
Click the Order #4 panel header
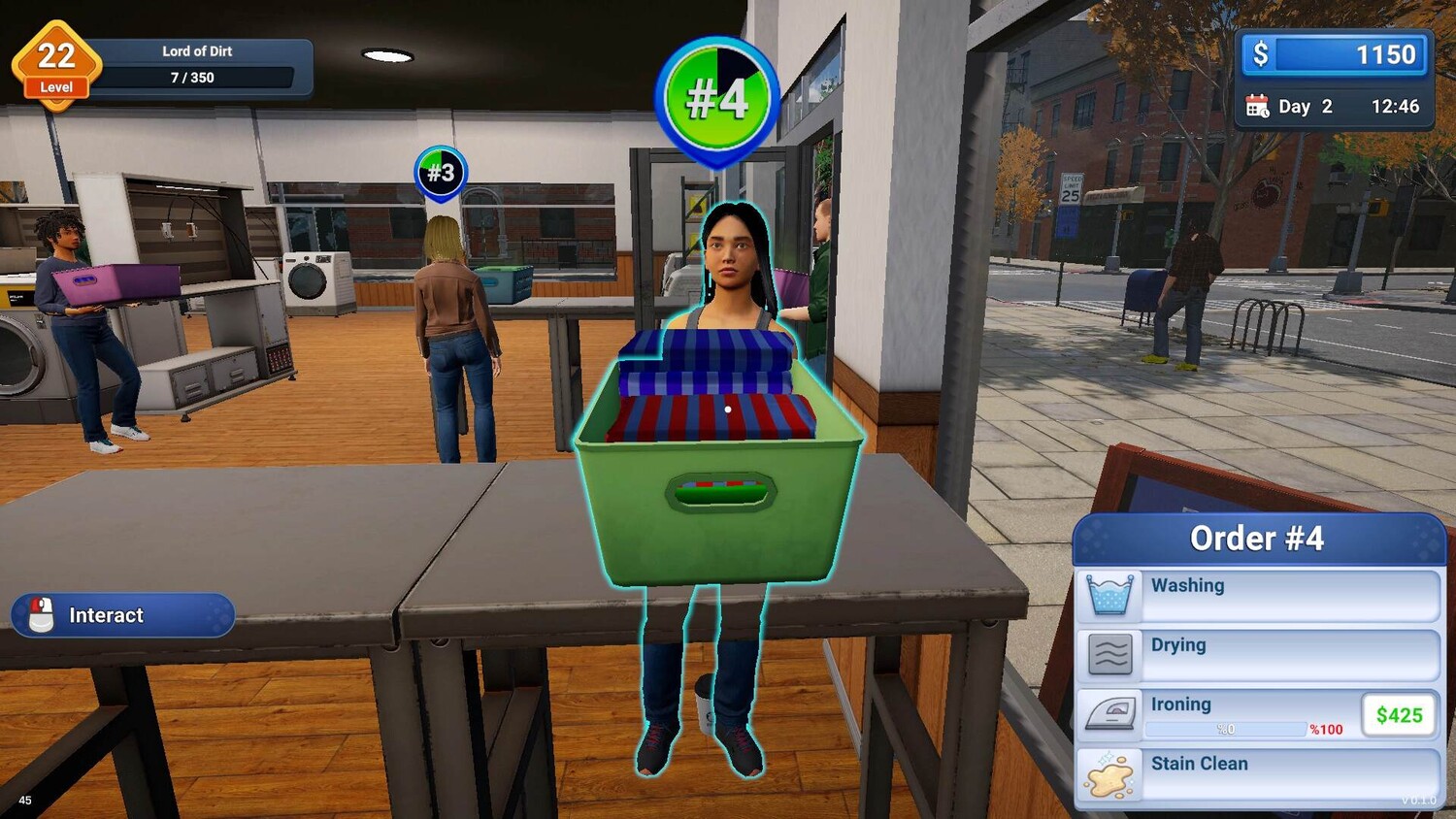point(1258,539)
